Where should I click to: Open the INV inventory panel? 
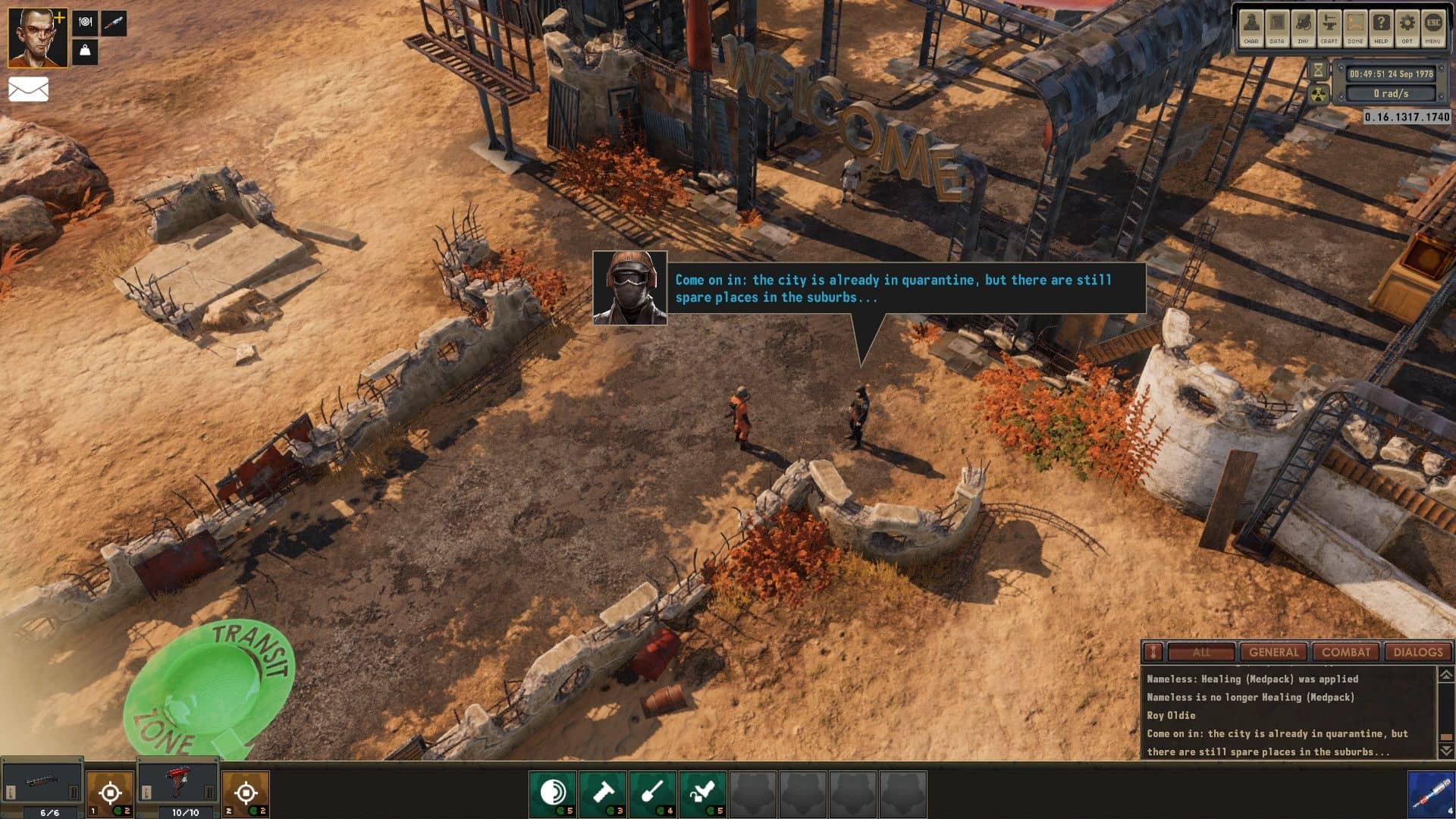(1303, 27)
